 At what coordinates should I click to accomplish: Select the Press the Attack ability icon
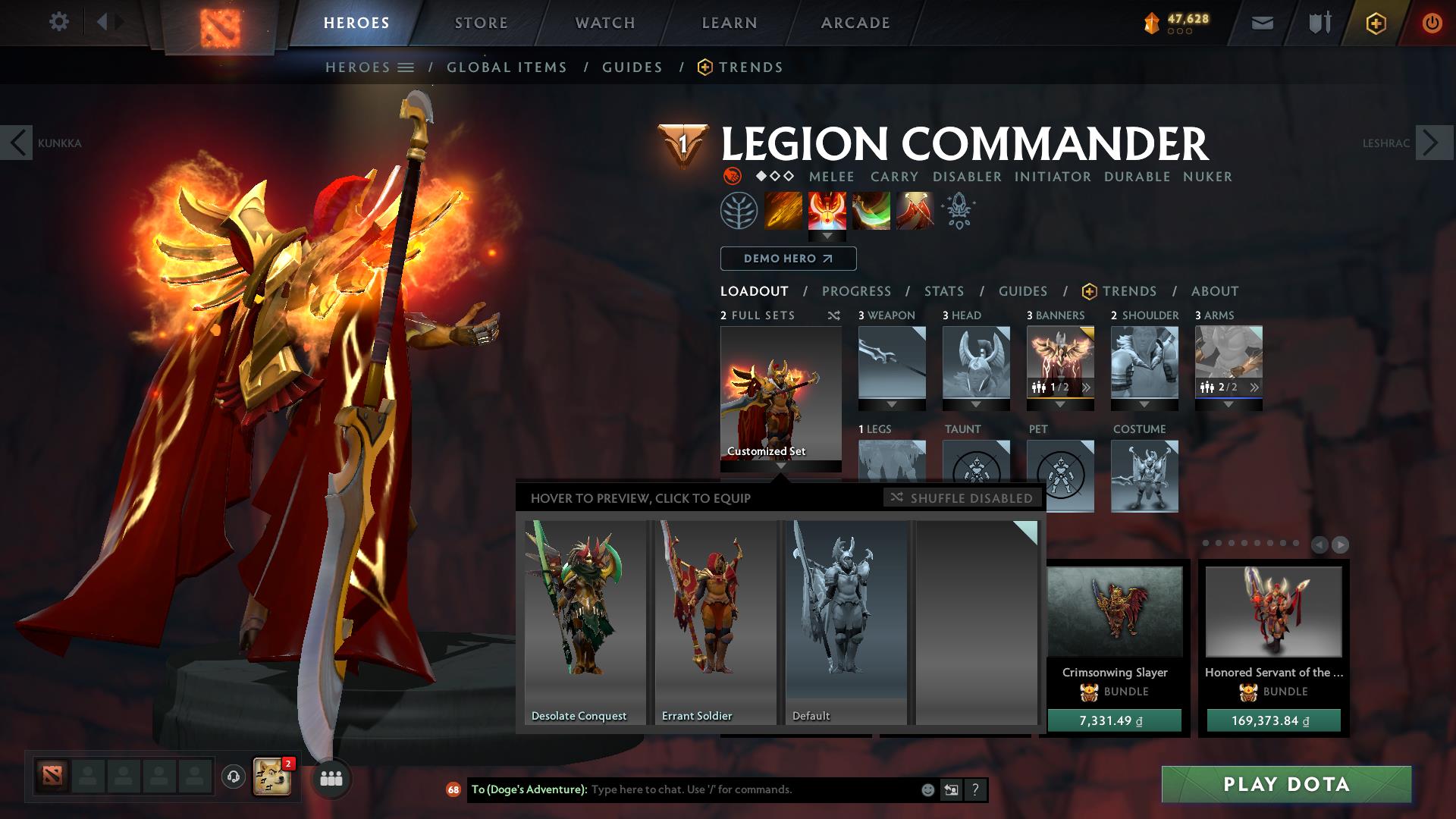coord(827,211)
